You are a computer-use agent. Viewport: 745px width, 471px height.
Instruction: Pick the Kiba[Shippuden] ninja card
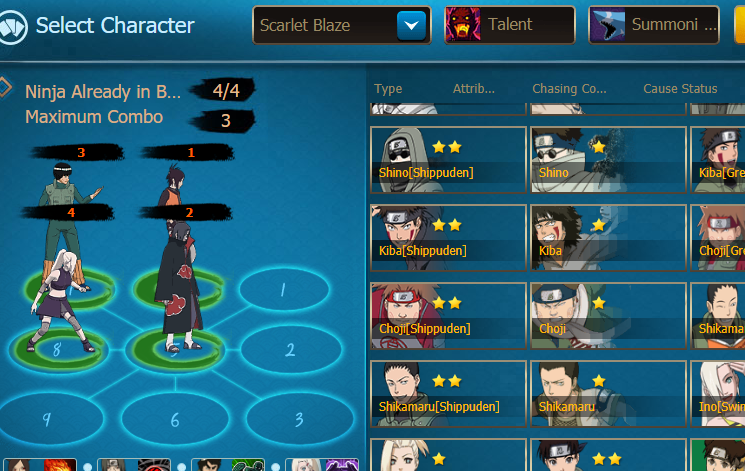coord(448,237)
